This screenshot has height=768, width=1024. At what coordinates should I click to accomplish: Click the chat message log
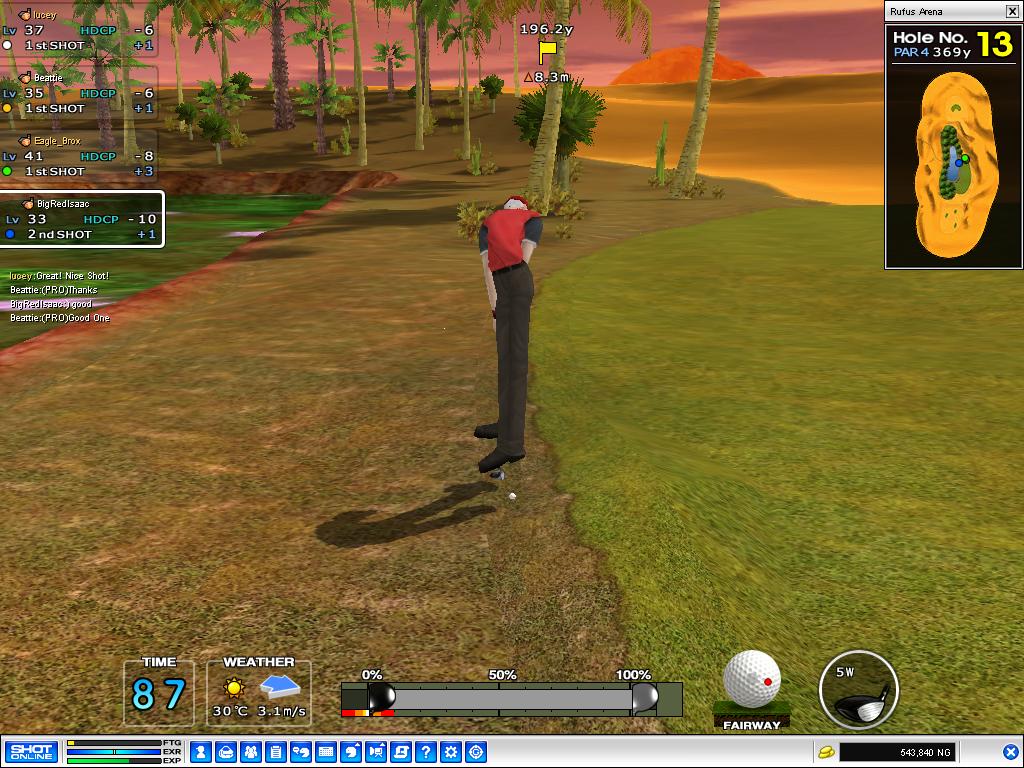pos(60,297)
